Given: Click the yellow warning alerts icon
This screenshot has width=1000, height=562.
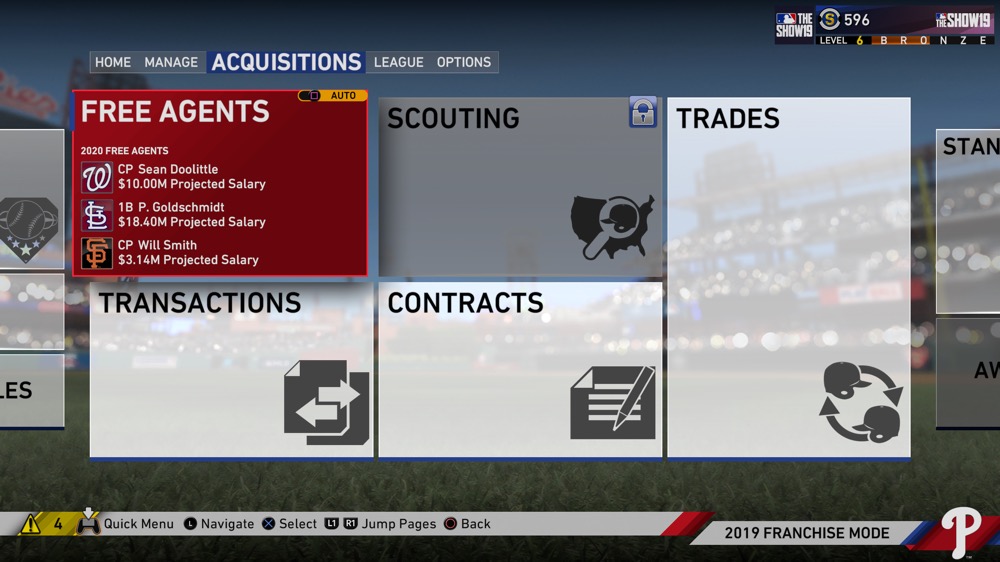Looking at the screenshot, I should pos(31,524).
